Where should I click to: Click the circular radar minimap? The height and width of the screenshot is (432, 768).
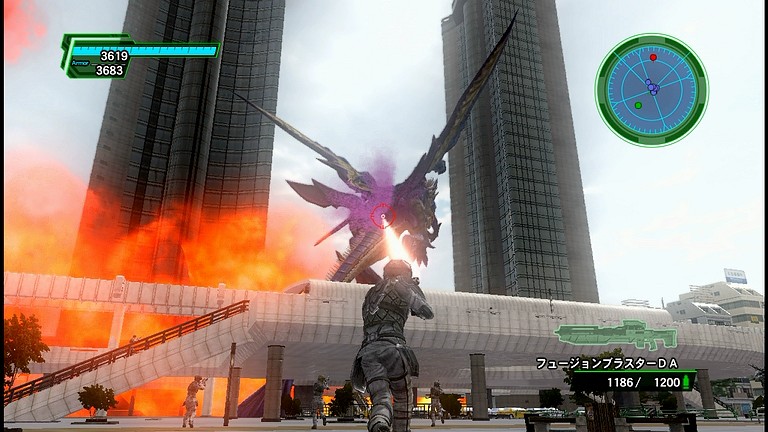[x=651, y=90]
